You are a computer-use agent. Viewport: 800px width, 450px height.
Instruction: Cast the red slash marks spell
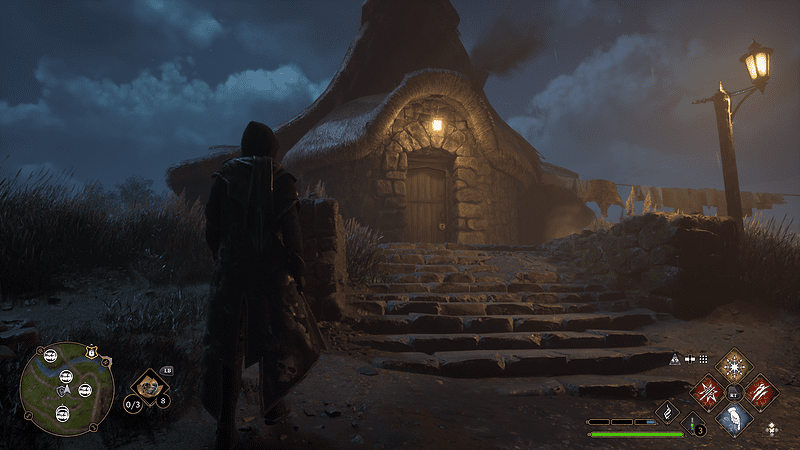[x=761, y=391]
